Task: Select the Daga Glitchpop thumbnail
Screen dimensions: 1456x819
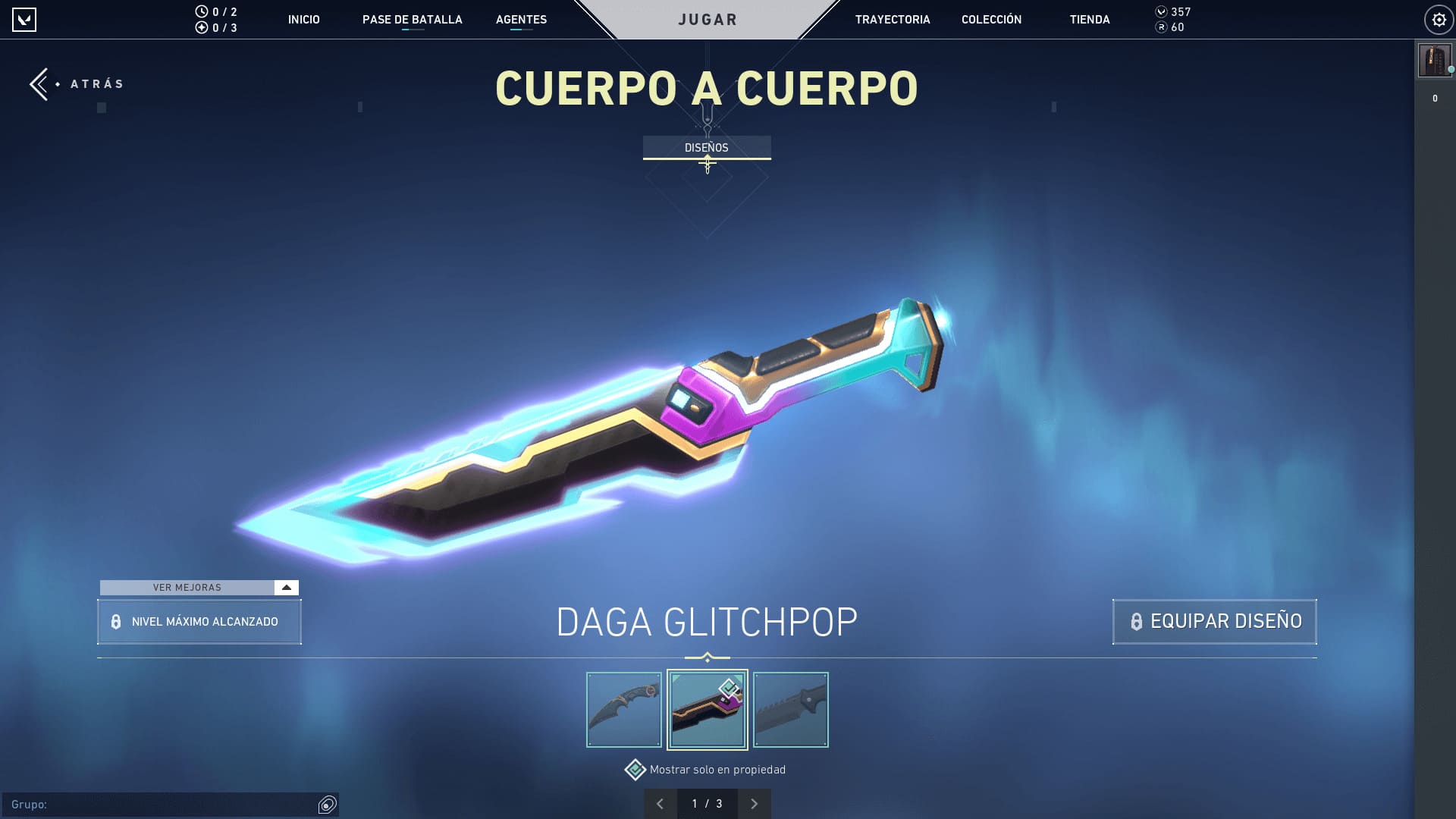Action: (707, 710)
